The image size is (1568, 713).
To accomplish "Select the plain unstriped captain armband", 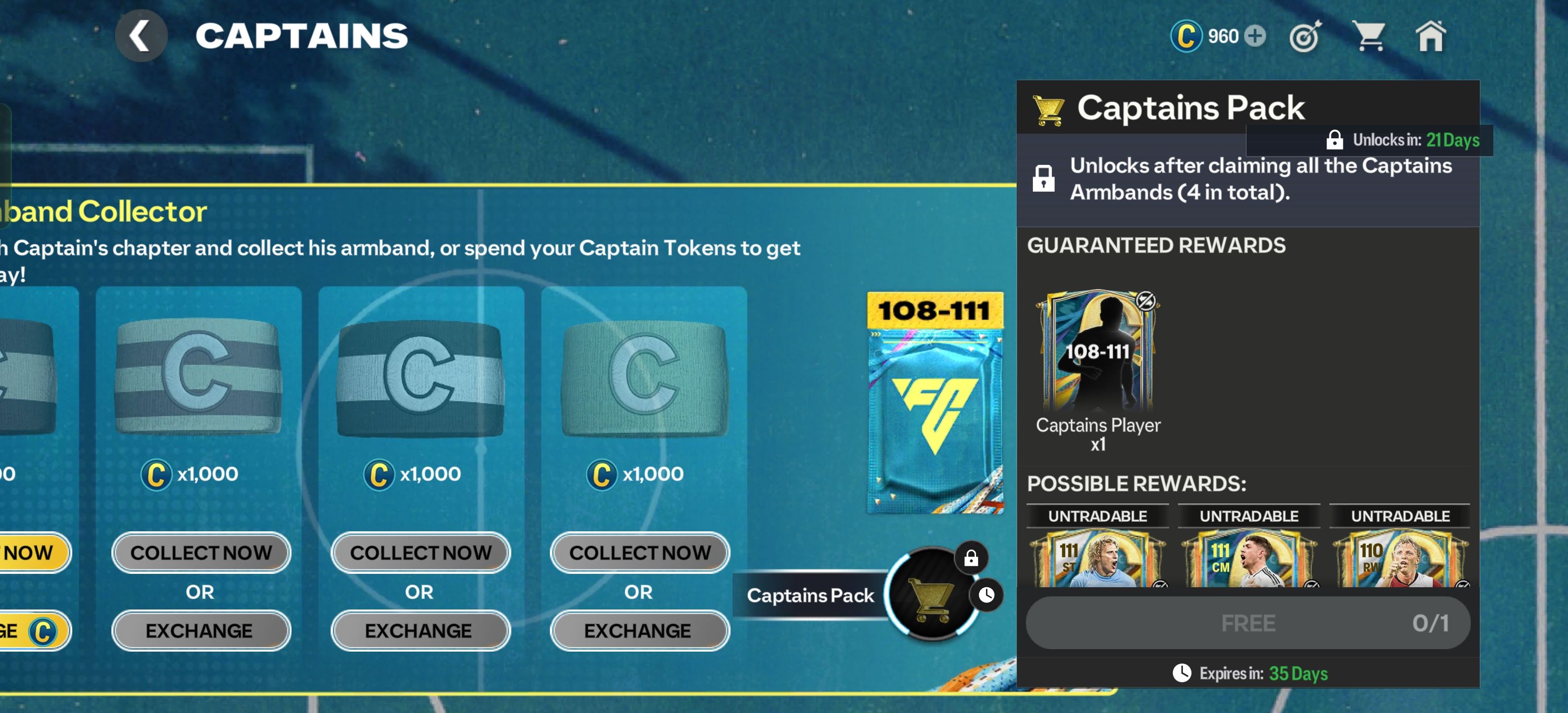I will [x=644, y=378].
